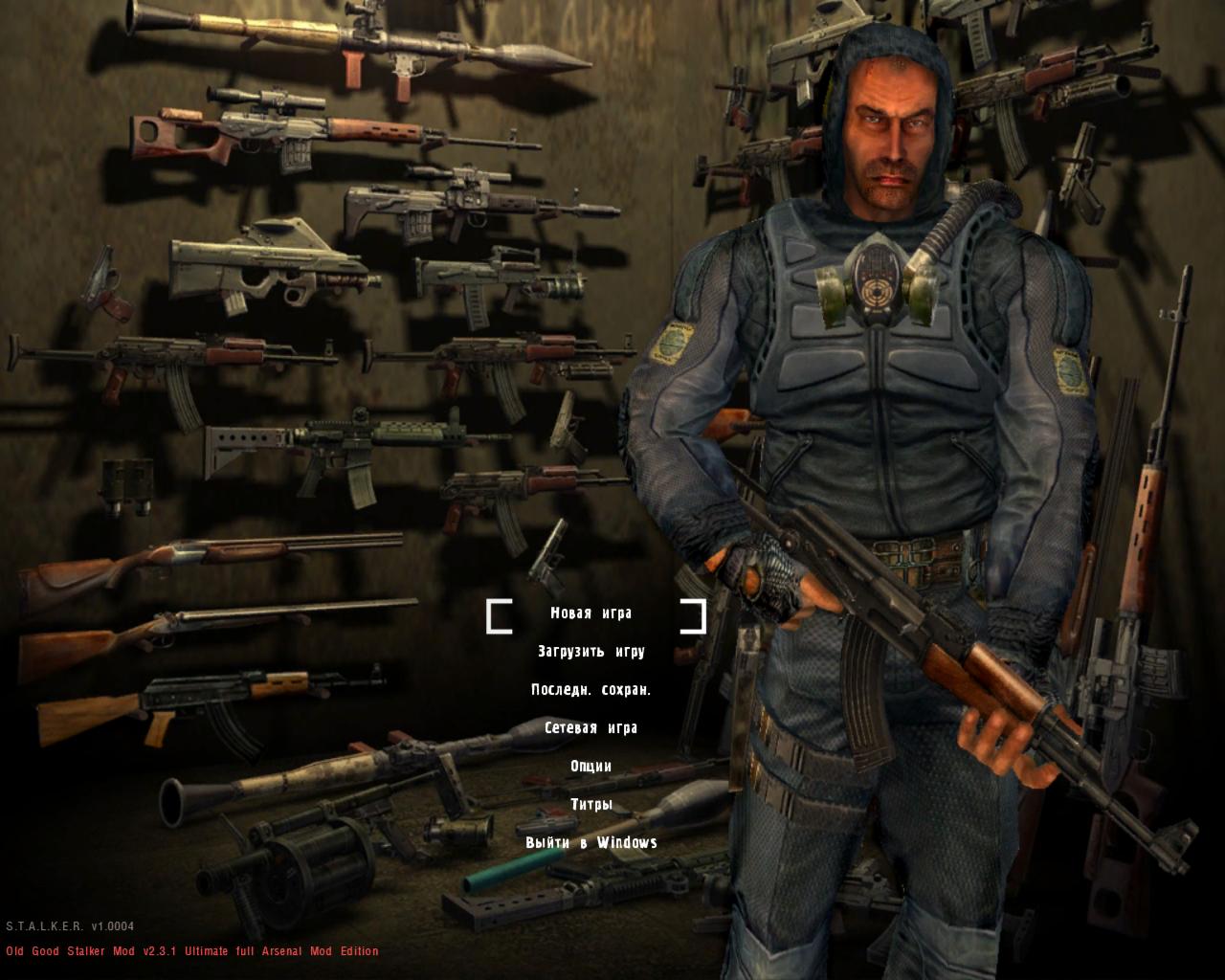Show the Титры credits
1225x980 pixels.
point(591,805)
